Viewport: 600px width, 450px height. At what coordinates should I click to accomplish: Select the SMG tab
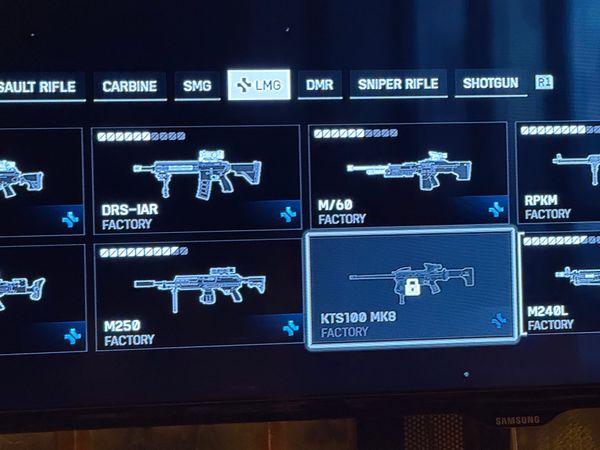click(196, 86)
